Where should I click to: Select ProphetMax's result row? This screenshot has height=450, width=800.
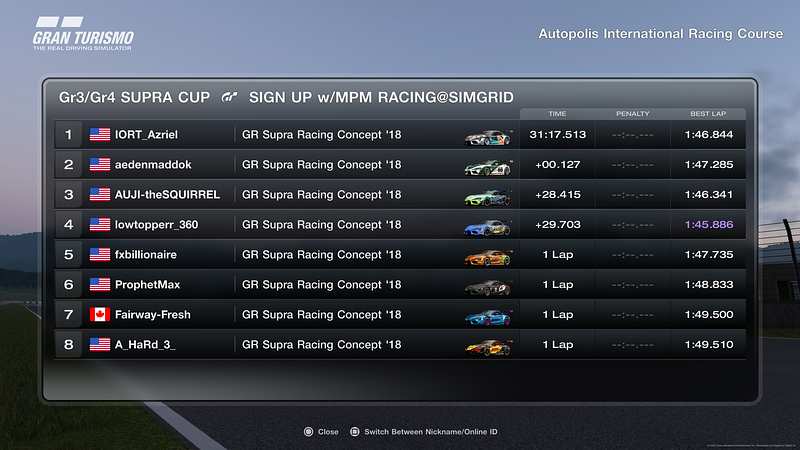400,285
